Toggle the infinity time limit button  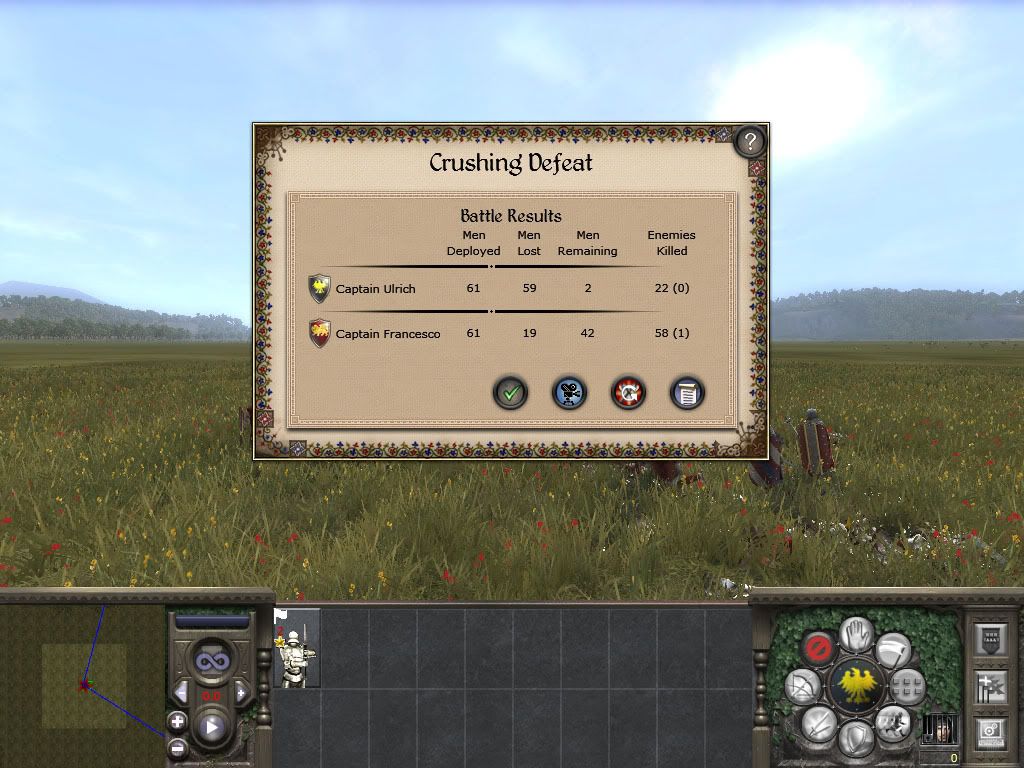211,662
